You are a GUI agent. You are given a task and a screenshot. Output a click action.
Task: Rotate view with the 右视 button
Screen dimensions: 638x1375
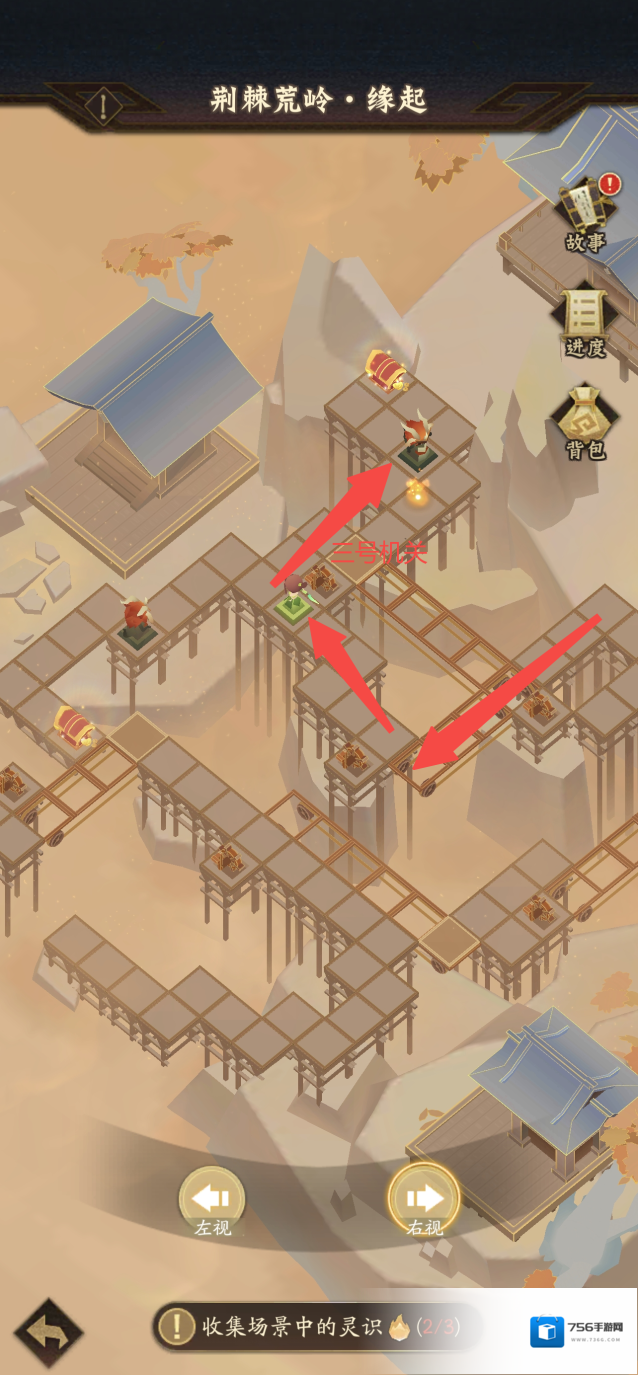(424, 1199)
